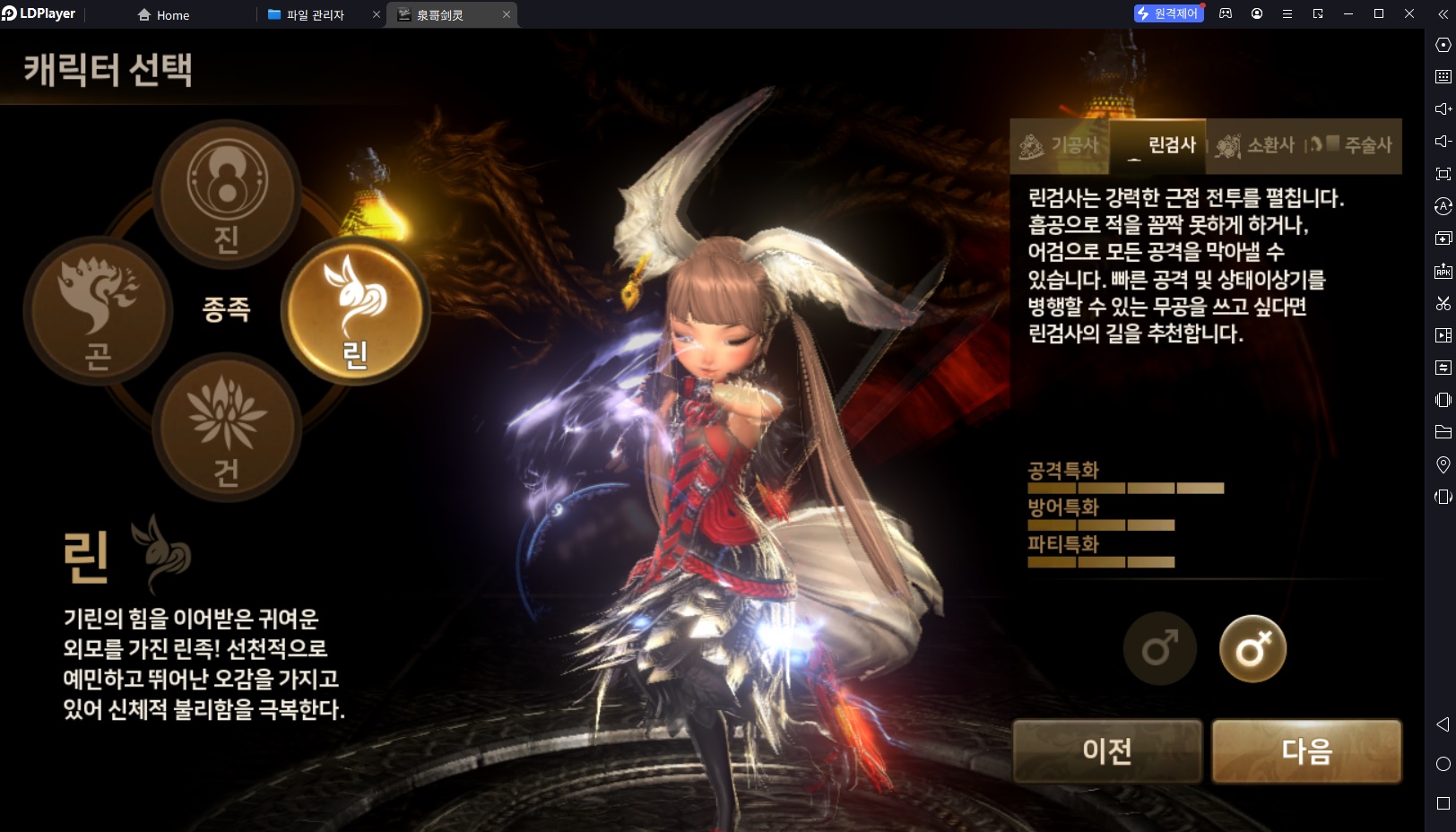Image resolution: width=1456 pixels, height=832 pixels.
Task: Select the highlighted female gender icon
Action: (1252, 648)
